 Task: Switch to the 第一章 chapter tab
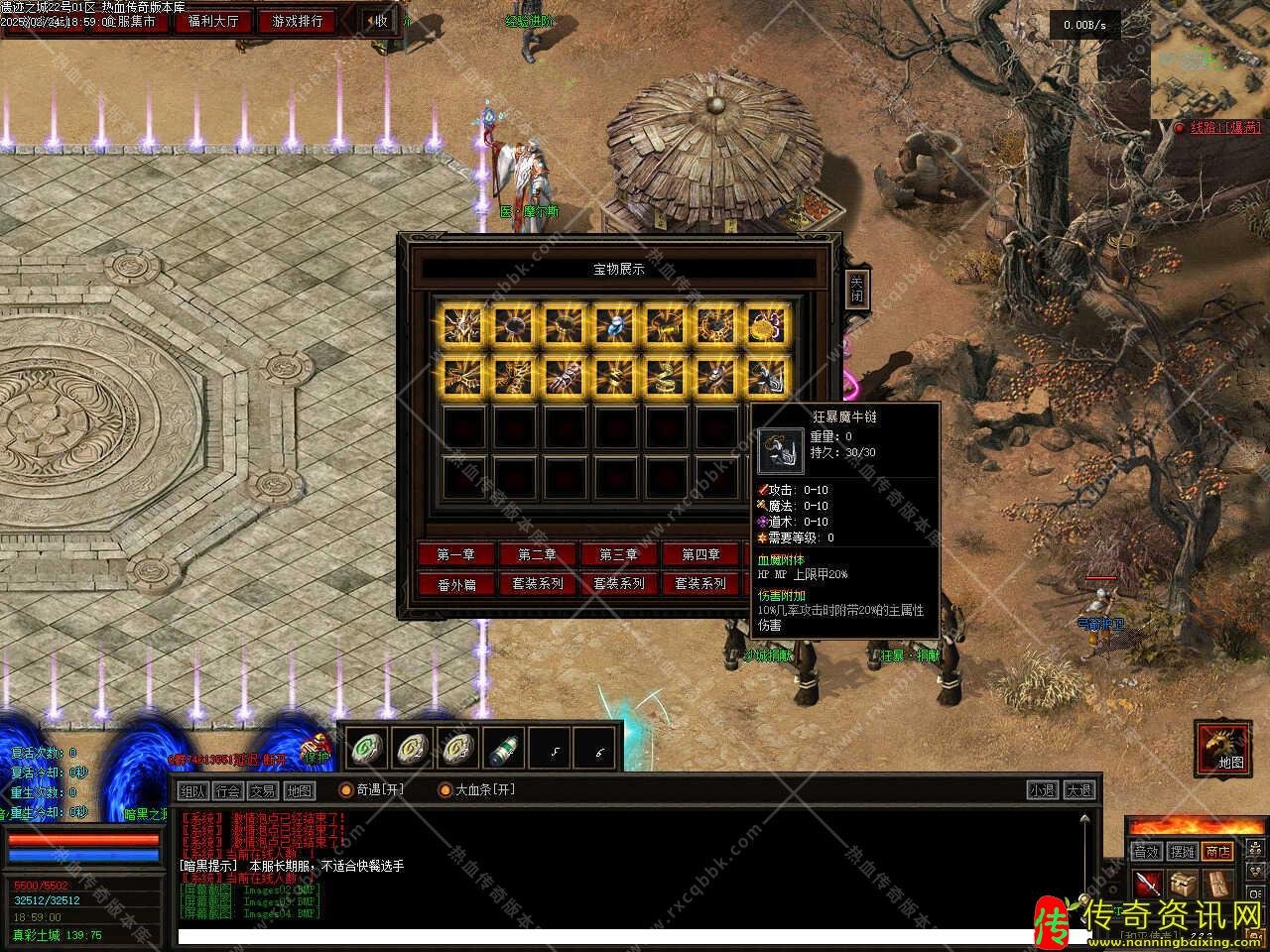455,554
